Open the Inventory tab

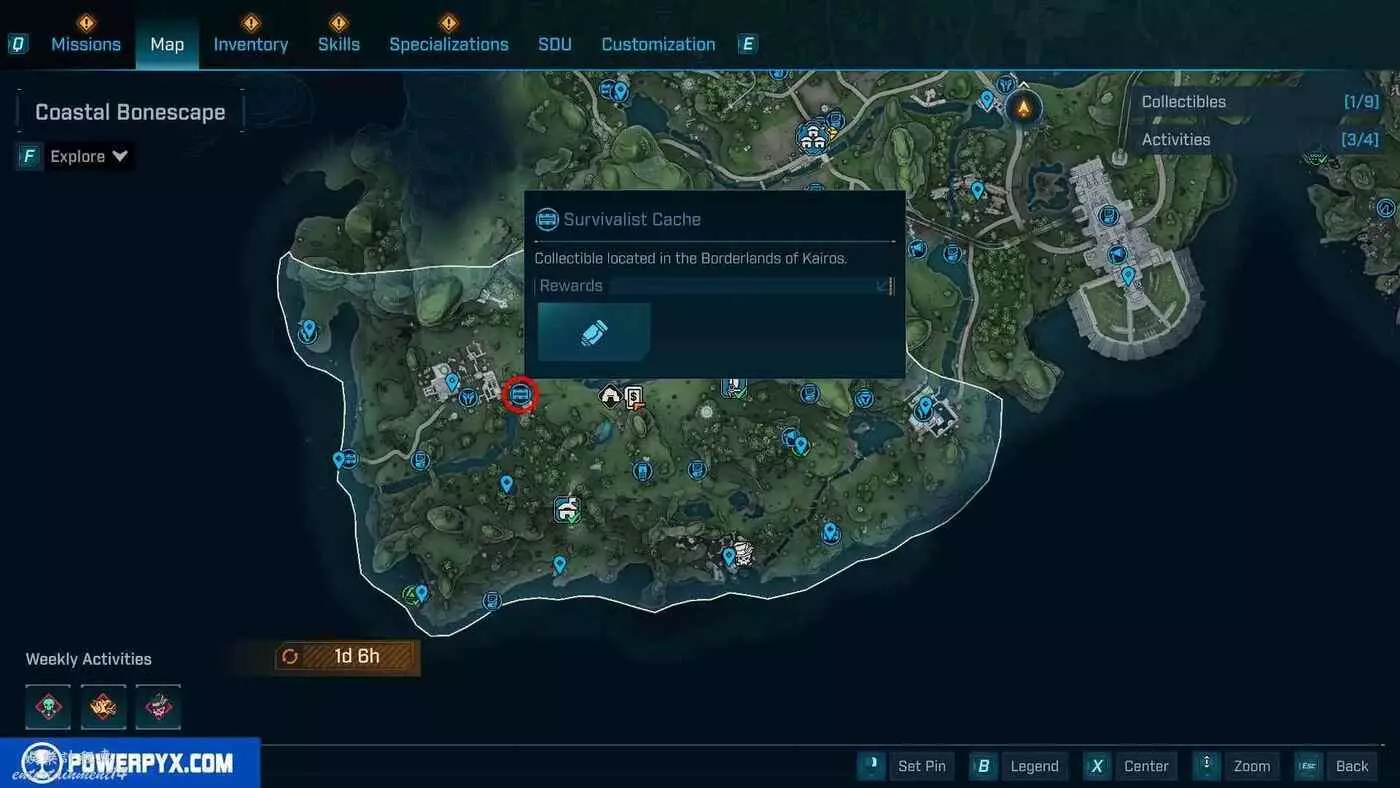pyautogui.click(x=250, y=44)
